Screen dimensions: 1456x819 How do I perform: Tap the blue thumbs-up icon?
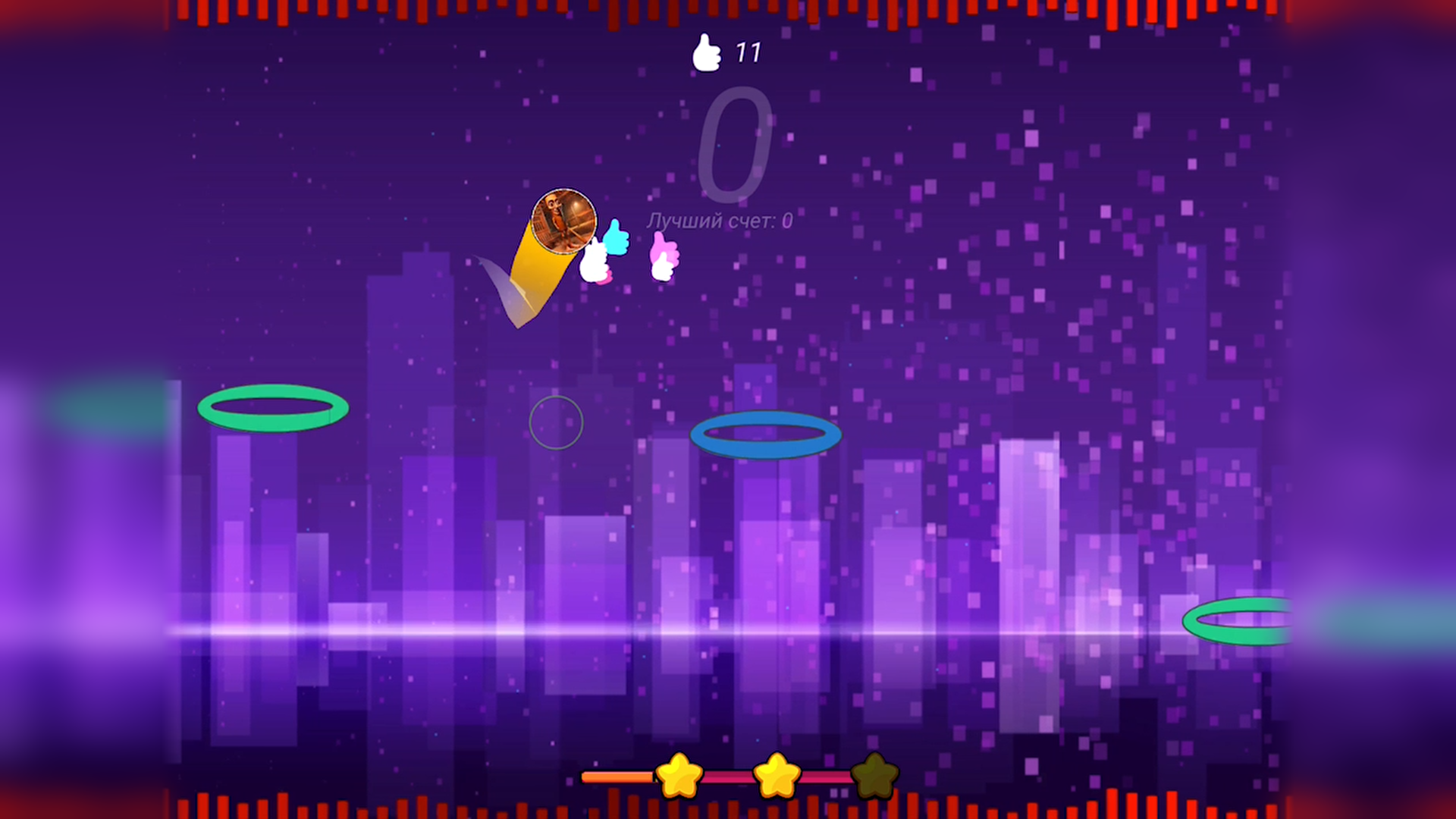pyautogui.click(x=614, y=235)
